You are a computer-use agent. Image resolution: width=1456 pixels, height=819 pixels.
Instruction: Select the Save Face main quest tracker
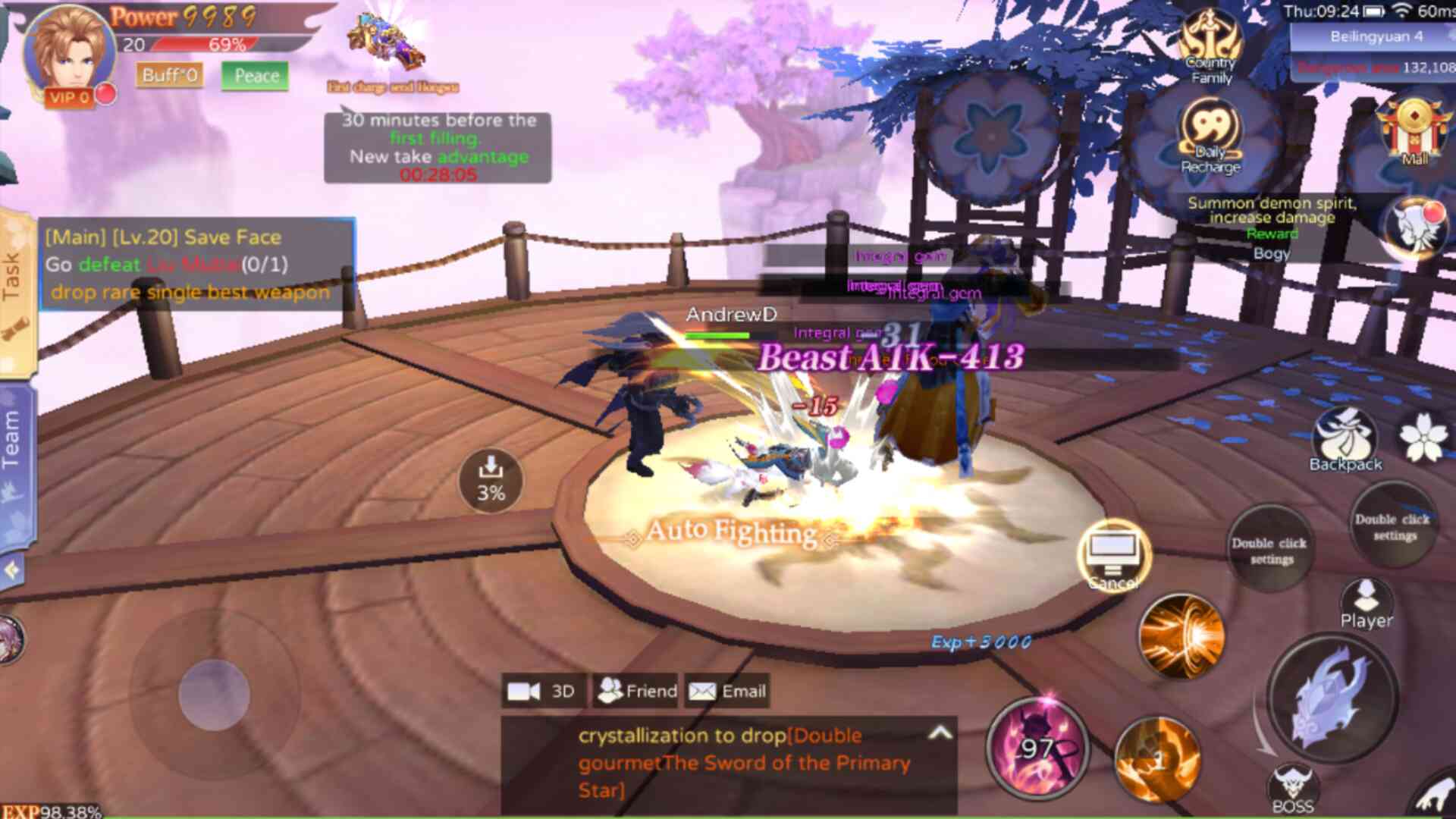[x=197, y=264]
